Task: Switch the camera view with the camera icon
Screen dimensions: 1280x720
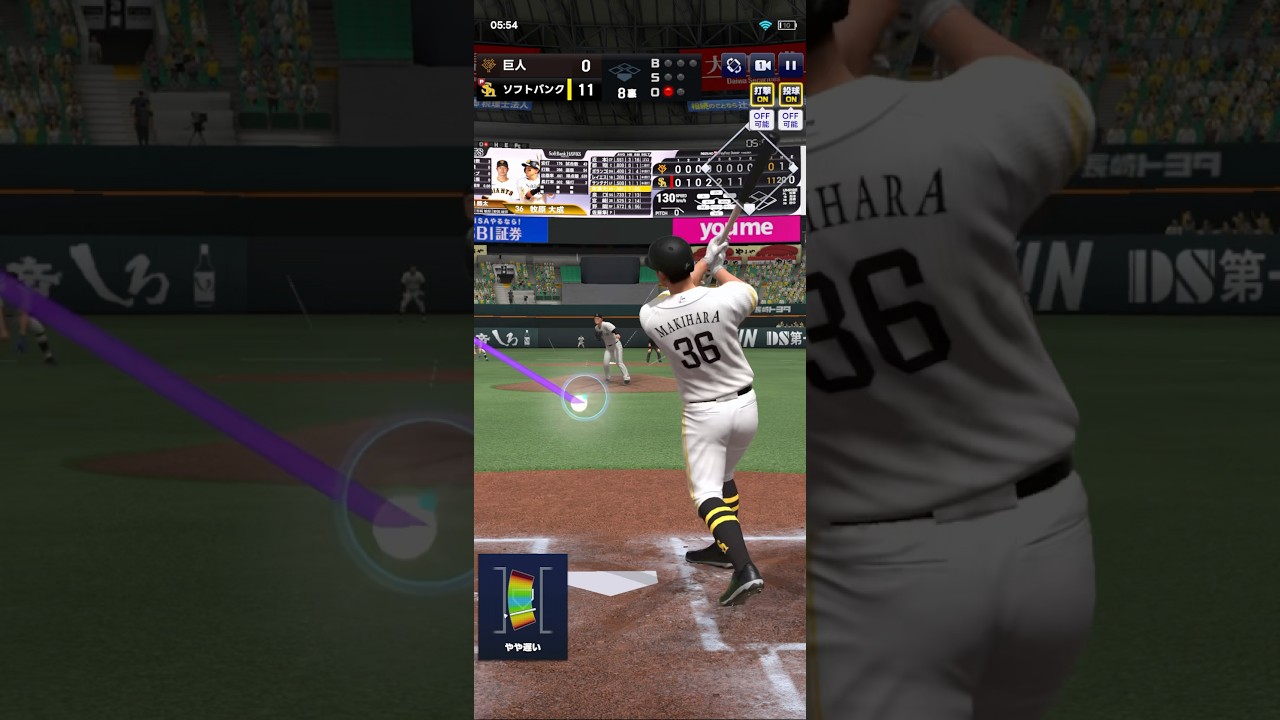Action: (762, 65)
